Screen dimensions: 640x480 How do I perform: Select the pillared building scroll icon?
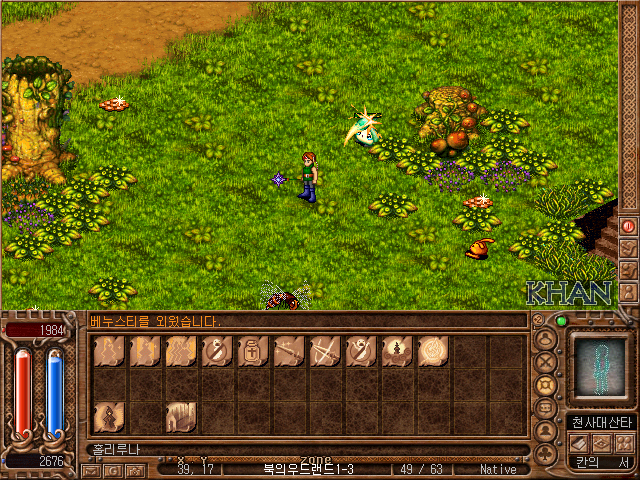(181, 415)
